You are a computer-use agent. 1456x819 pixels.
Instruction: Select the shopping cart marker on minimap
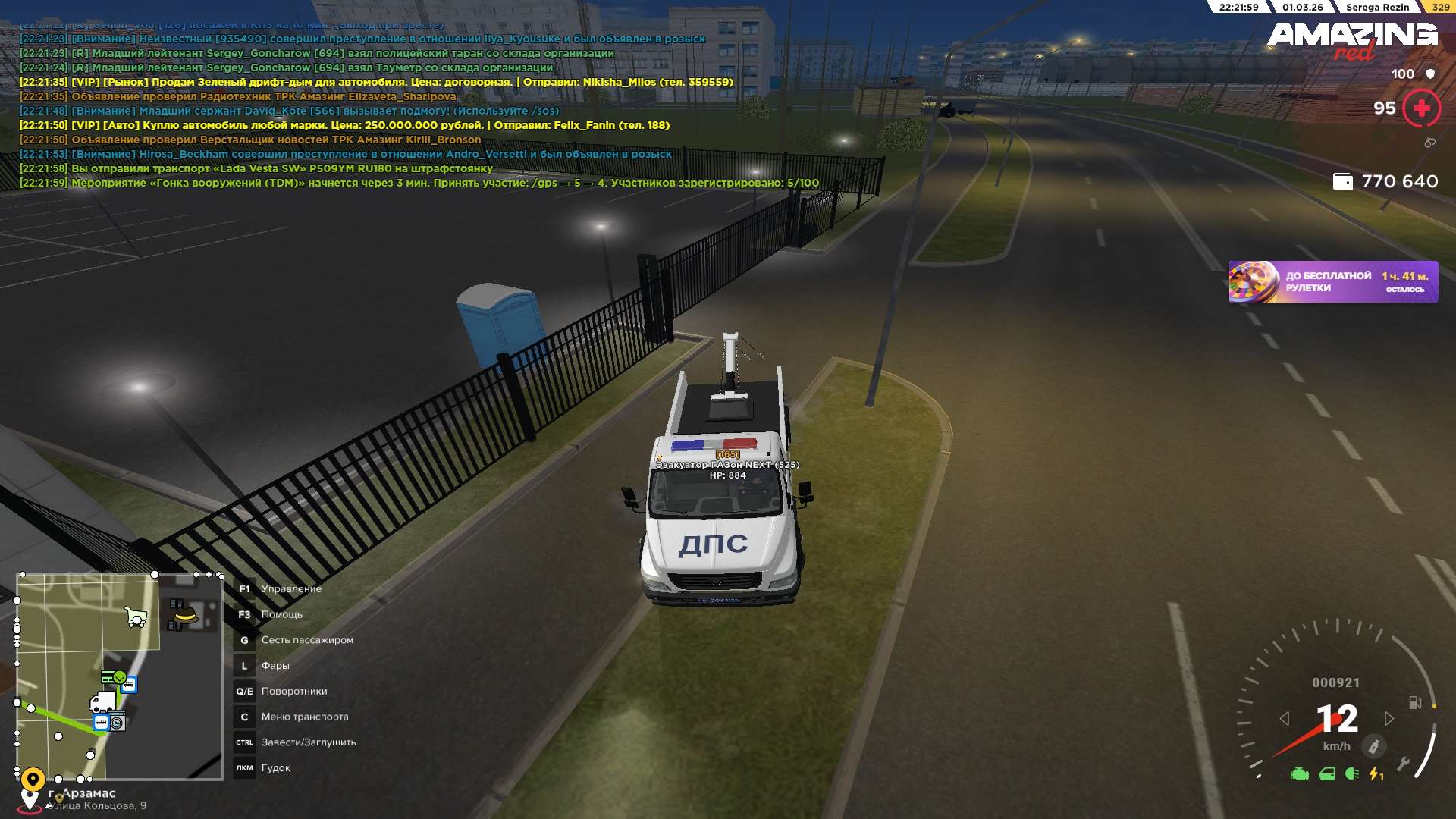tap(136, 617)
